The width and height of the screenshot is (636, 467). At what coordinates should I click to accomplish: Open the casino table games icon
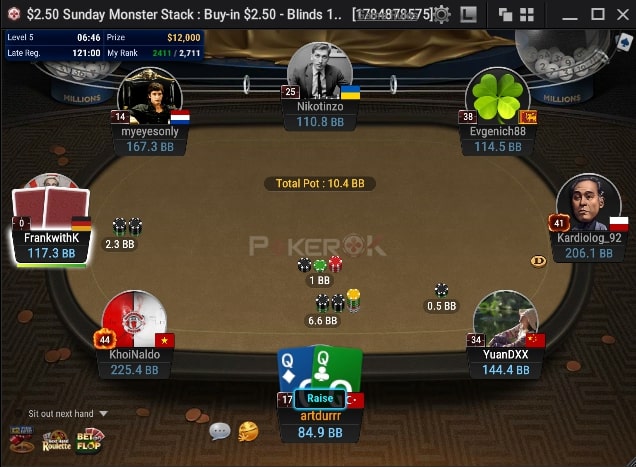pos(22,439)
